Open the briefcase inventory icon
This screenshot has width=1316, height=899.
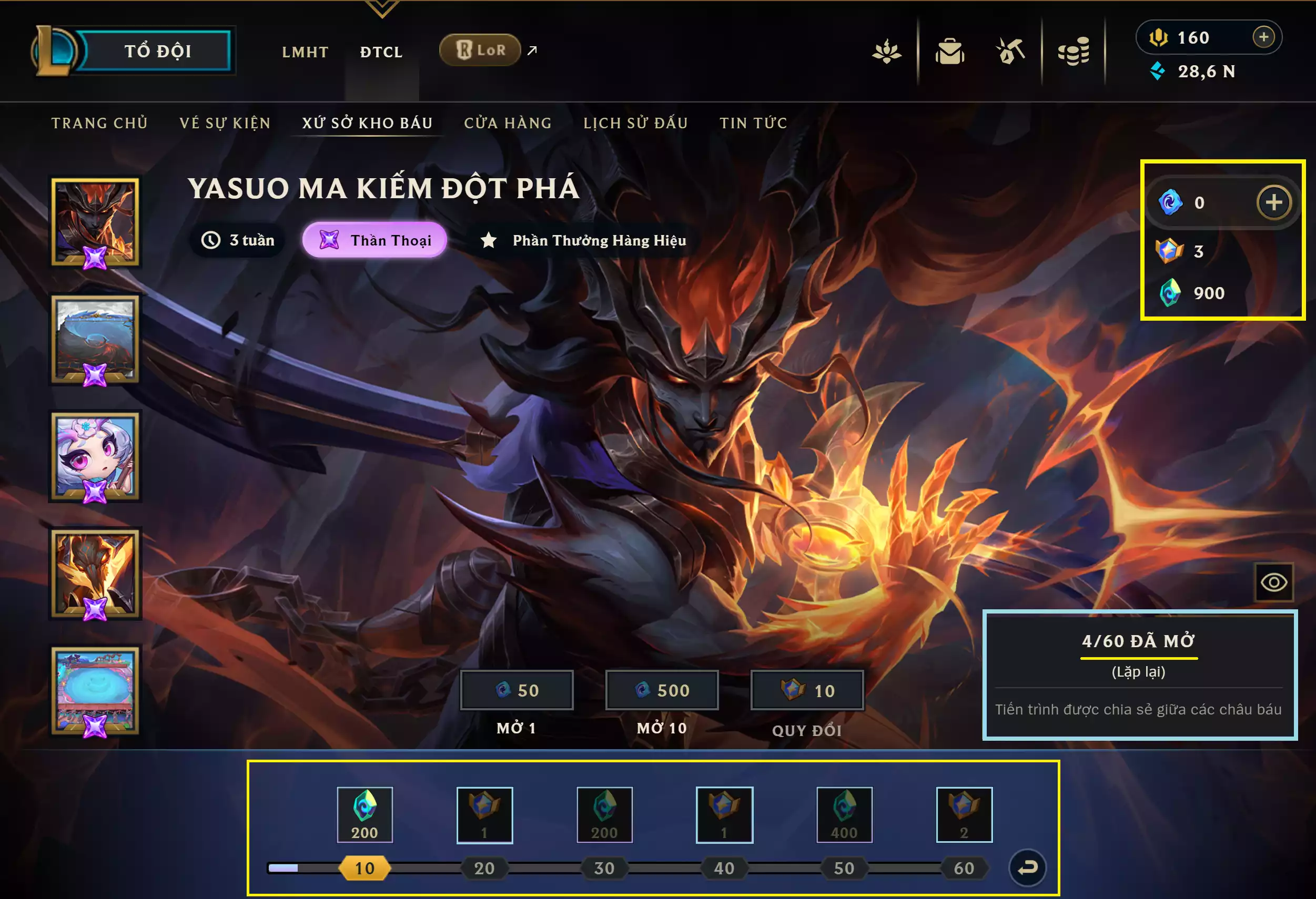point(949,52)
